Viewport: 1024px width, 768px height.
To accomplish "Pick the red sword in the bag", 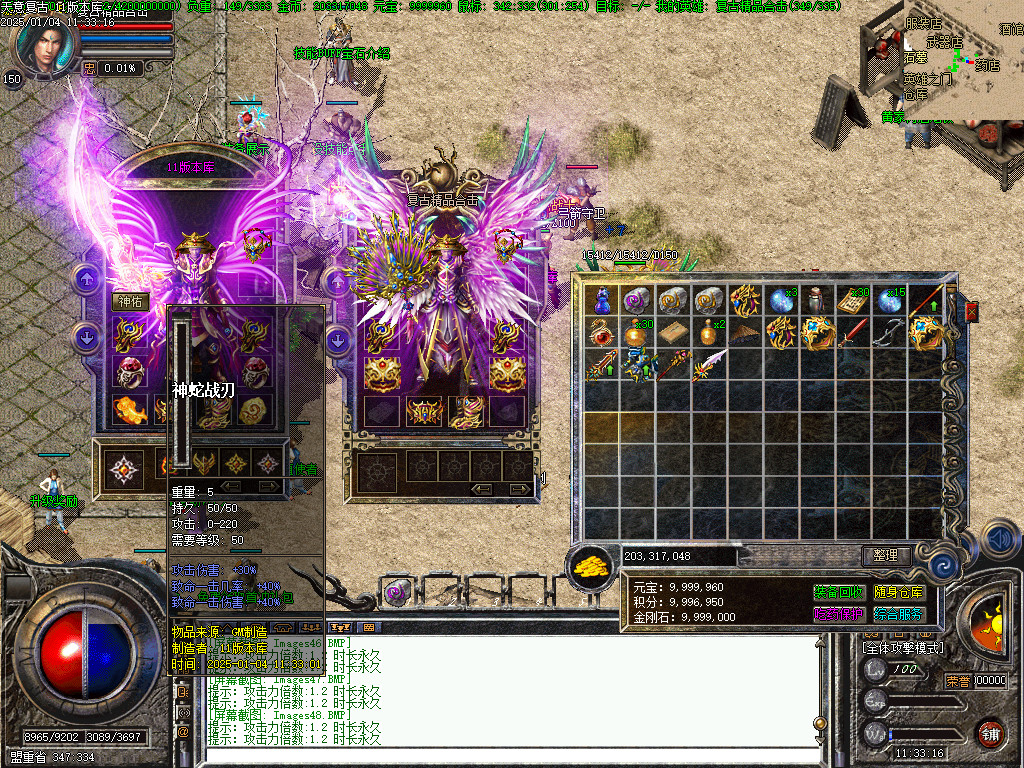I will pos(853,333).
